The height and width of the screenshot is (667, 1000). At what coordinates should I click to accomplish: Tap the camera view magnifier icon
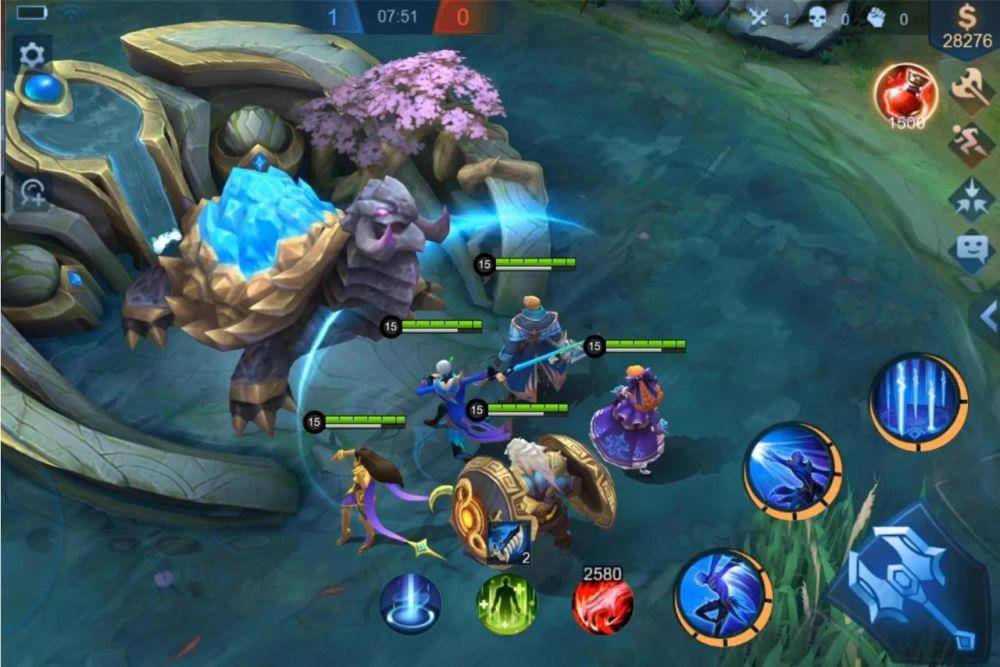[31, 192]
